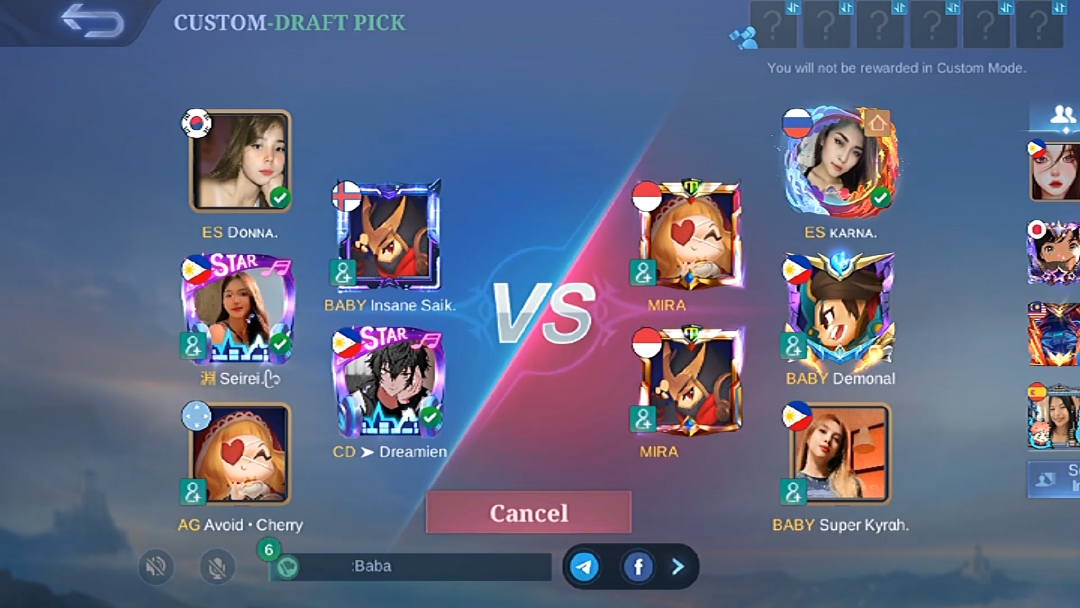Expand more sharing options arrow
The image size is (1080, 608).
678,567
